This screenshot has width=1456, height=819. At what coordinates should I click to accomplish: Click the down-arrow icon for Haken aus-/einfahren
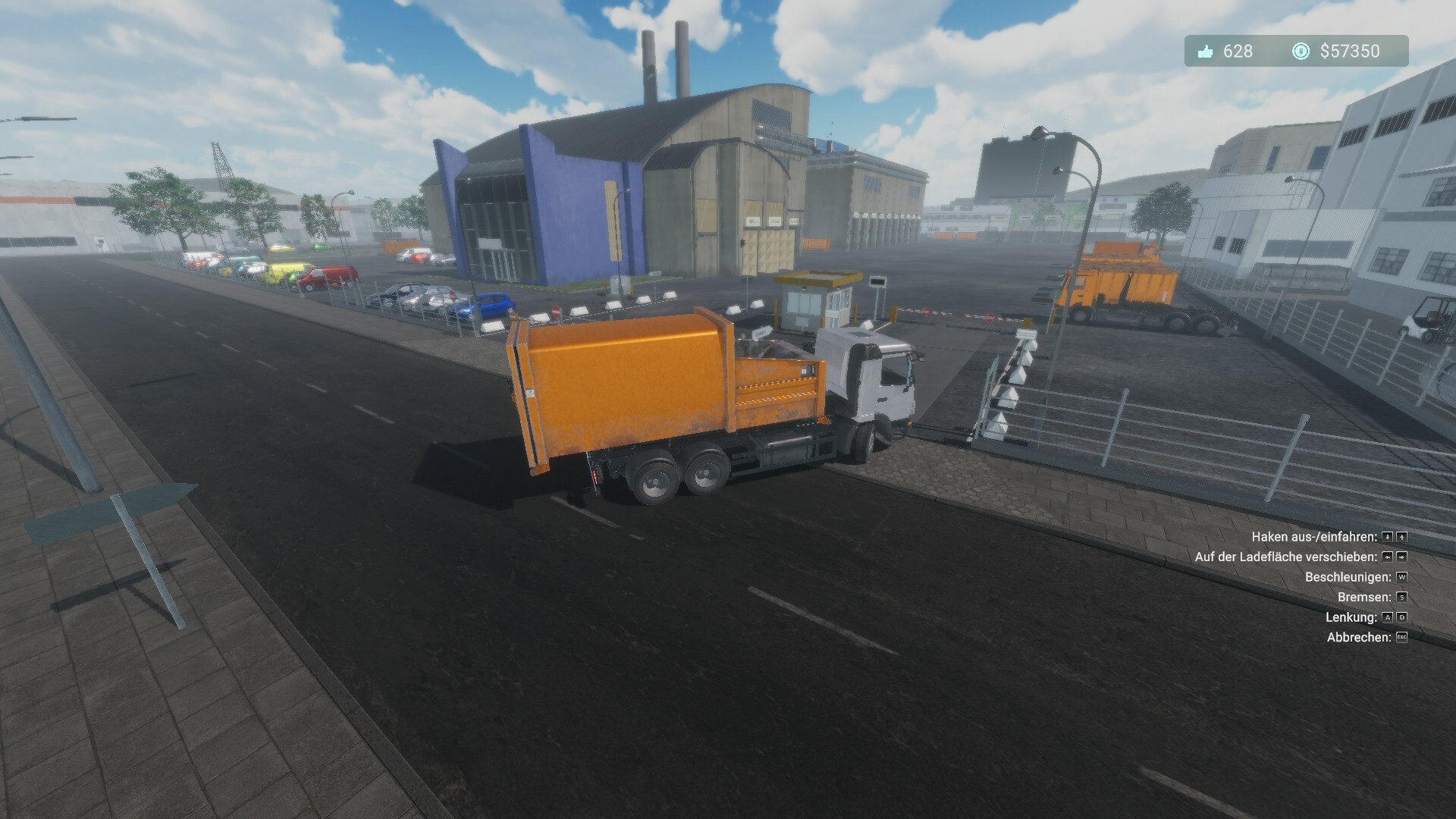pos(1388,538)
